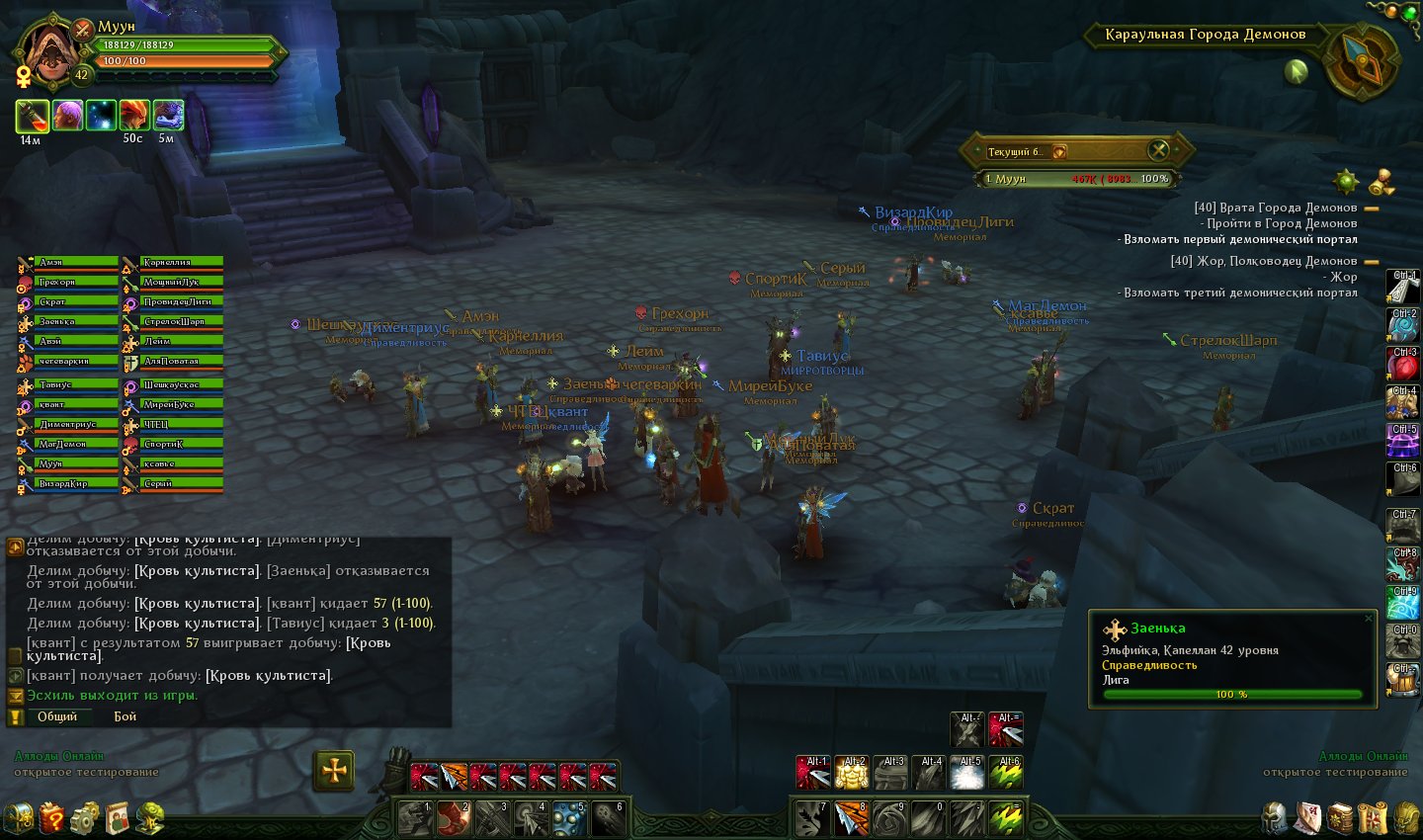The height and width of the screenshot is (840, 1423).
Task: Open the treasure chest menu icon
Action: click(19, 817)
